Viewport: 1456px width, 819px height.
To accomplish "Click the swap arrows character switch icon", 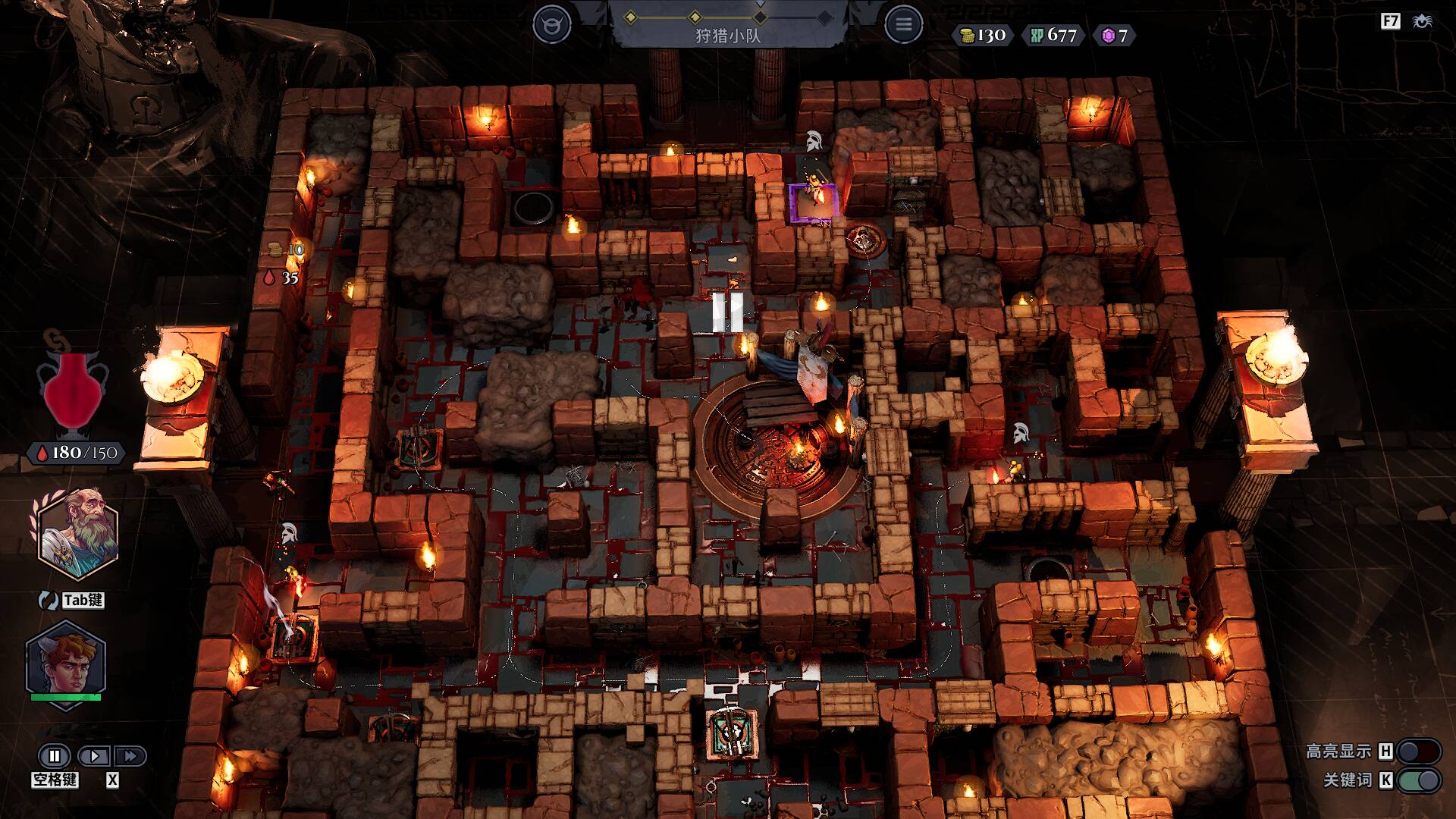I will pyautogui.click(x=49, y=600).
